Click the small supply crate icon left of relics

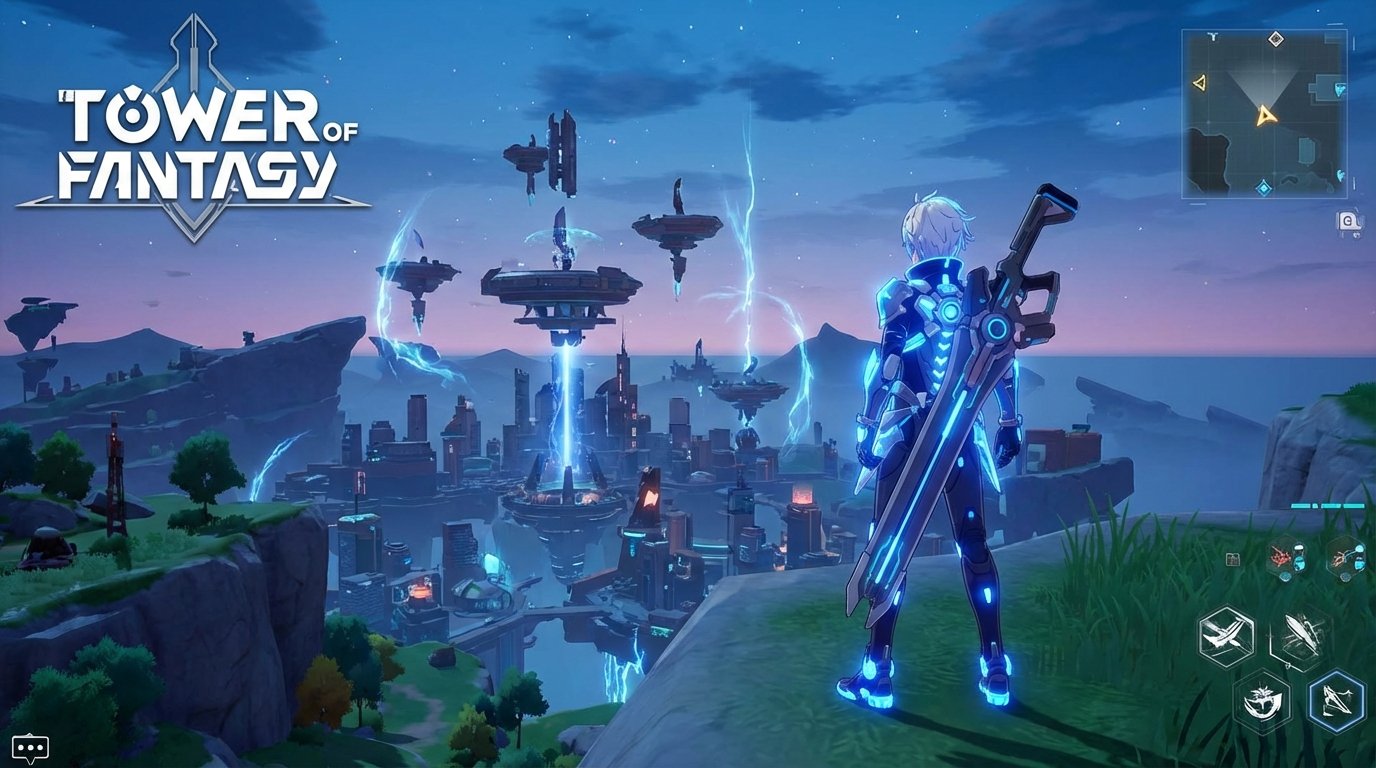(x=1232, y=560)
